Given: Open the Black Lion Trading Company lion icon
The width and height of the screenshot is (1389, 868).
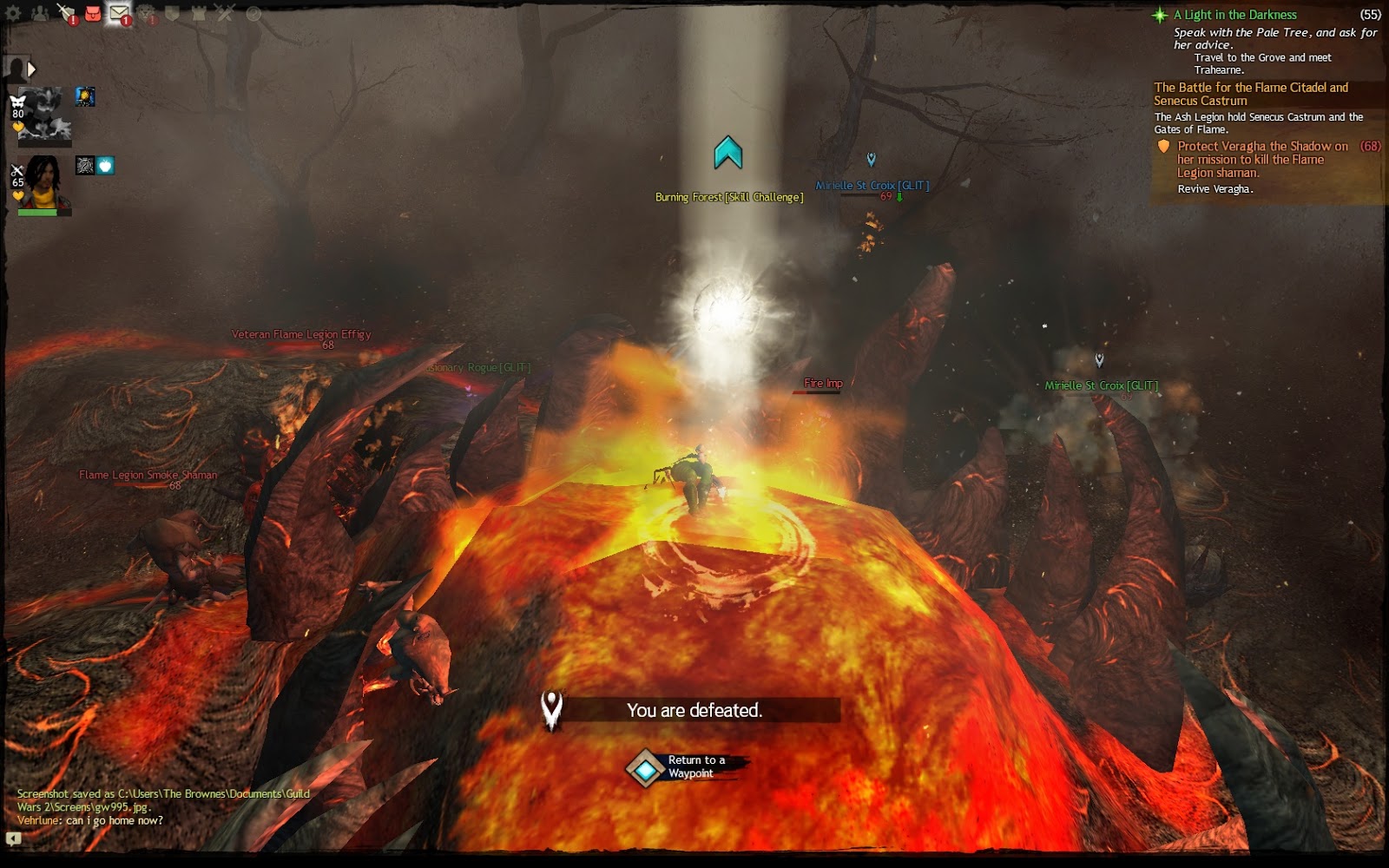Looking at the screenshot, I should (146, 12).
